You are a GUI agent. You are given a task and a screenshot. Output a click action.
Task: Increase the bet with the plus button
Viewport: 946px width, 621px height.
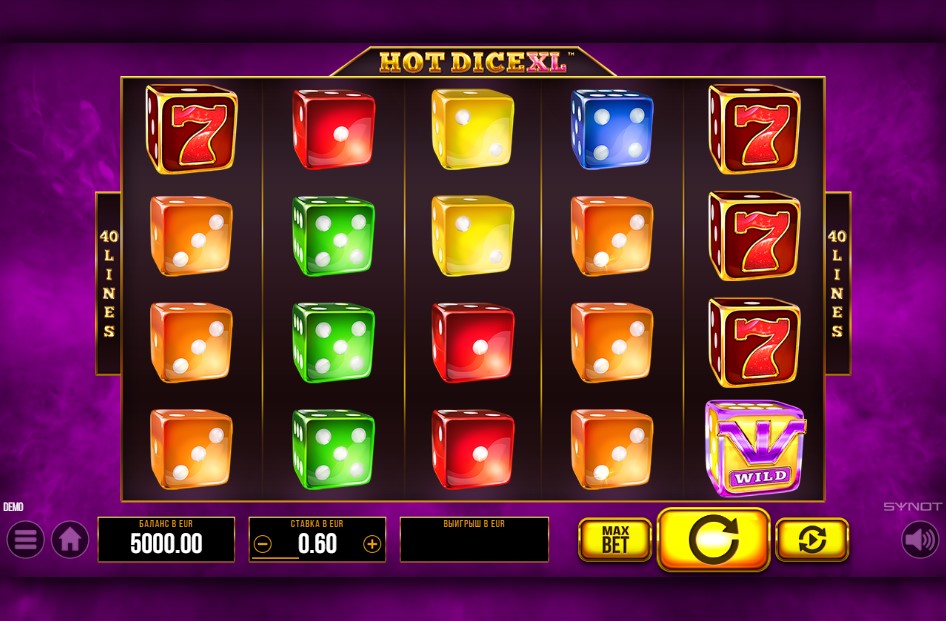372,544
